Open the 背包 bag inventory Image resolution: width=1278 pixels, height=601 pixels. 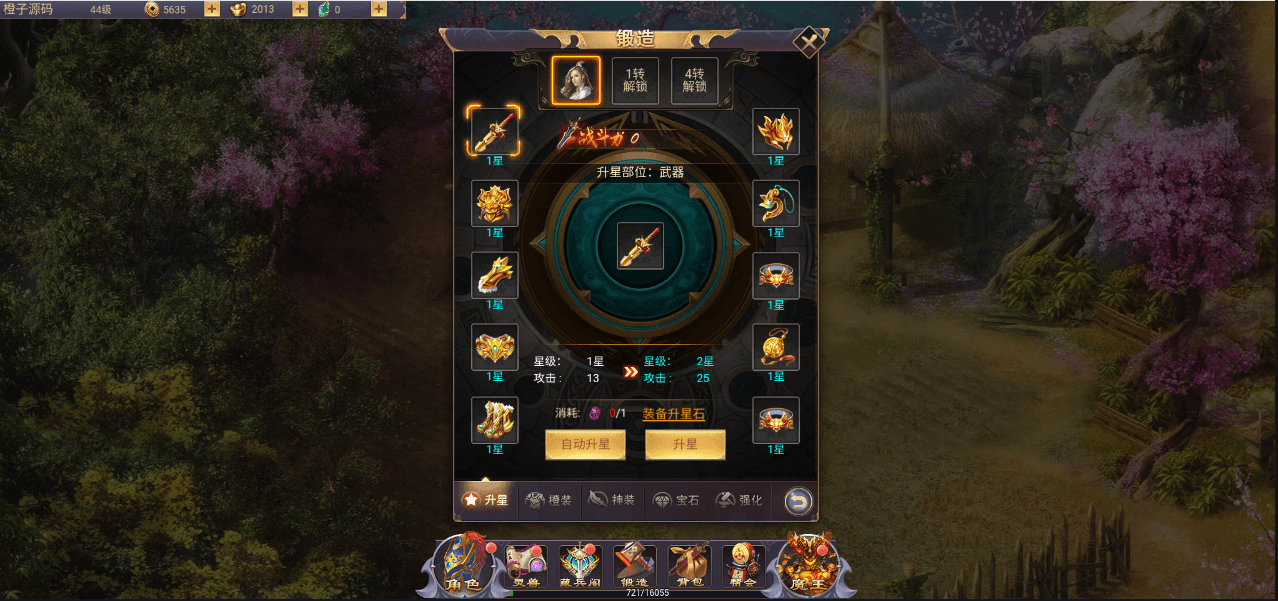pyautogui.click(x=689, y=566)
